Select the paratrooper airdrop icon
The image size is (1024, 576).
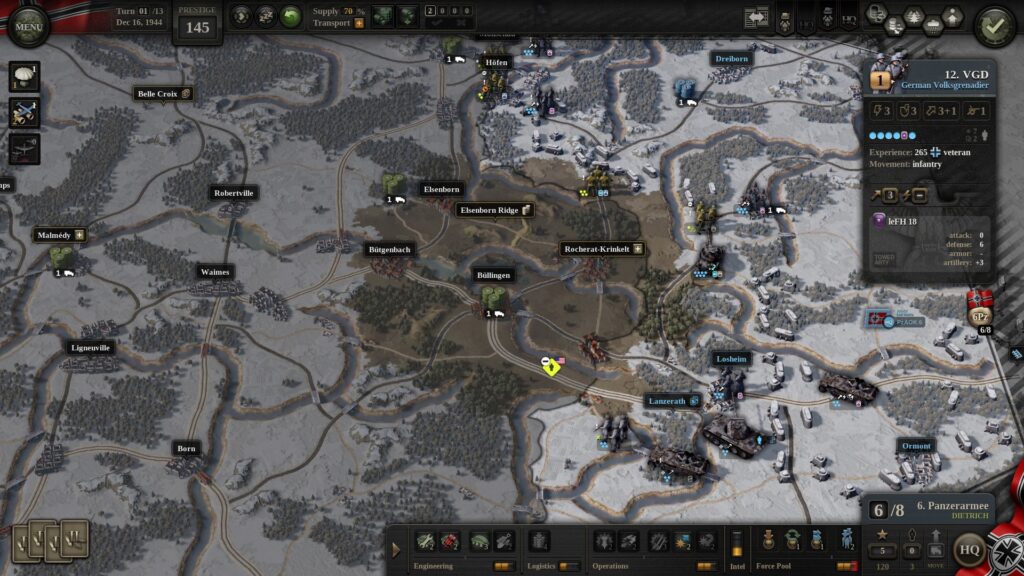pos(24,78)
